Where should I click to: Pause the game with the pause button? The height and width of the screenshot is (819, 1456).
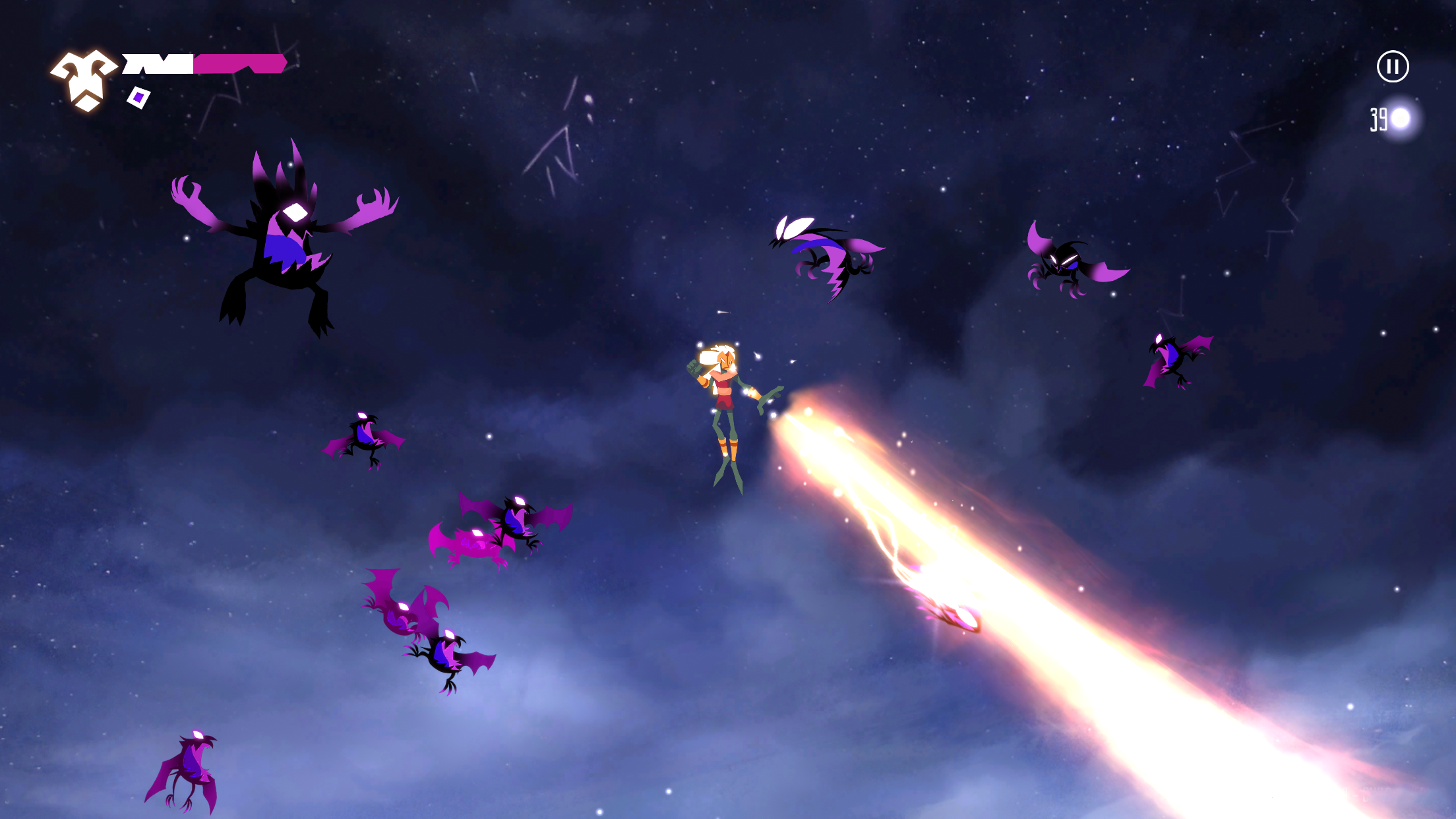pos(1393,65)
